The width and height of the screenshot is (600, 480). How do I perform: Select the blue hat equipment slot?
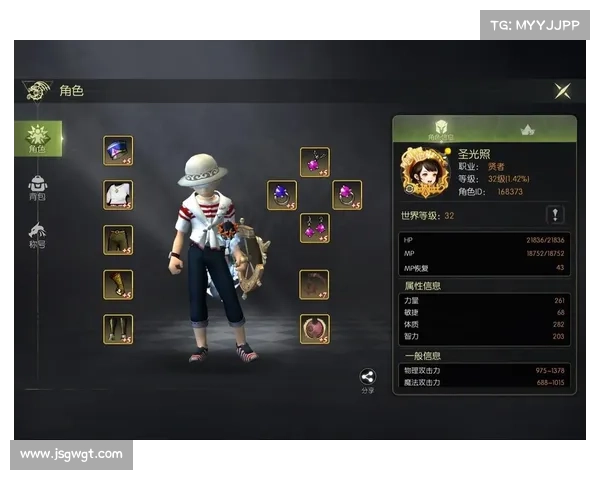click(x=118, y=151)
